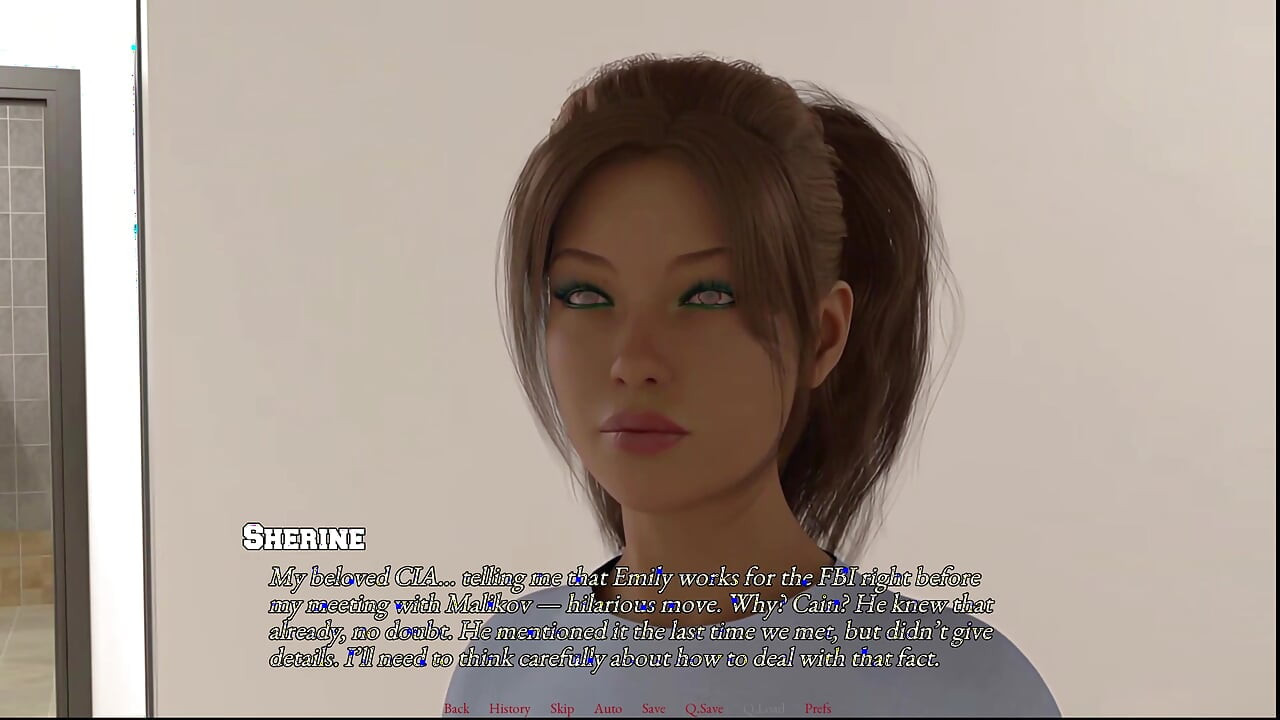Screen dimensions: 1280x720
Task: Enable Skip mode to fast-forward text
Action: click(561, 708)
